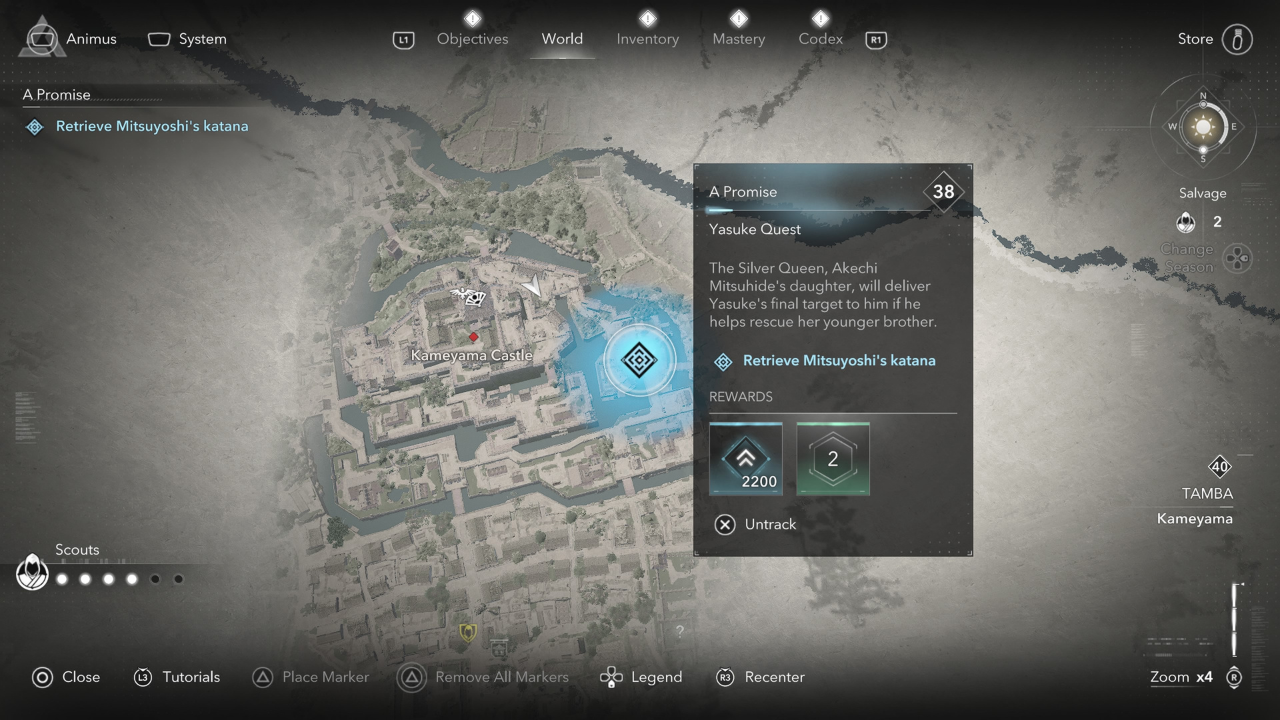Recenter the map view
Screen dimensions: 1280x720
click(x=760, y=677)
